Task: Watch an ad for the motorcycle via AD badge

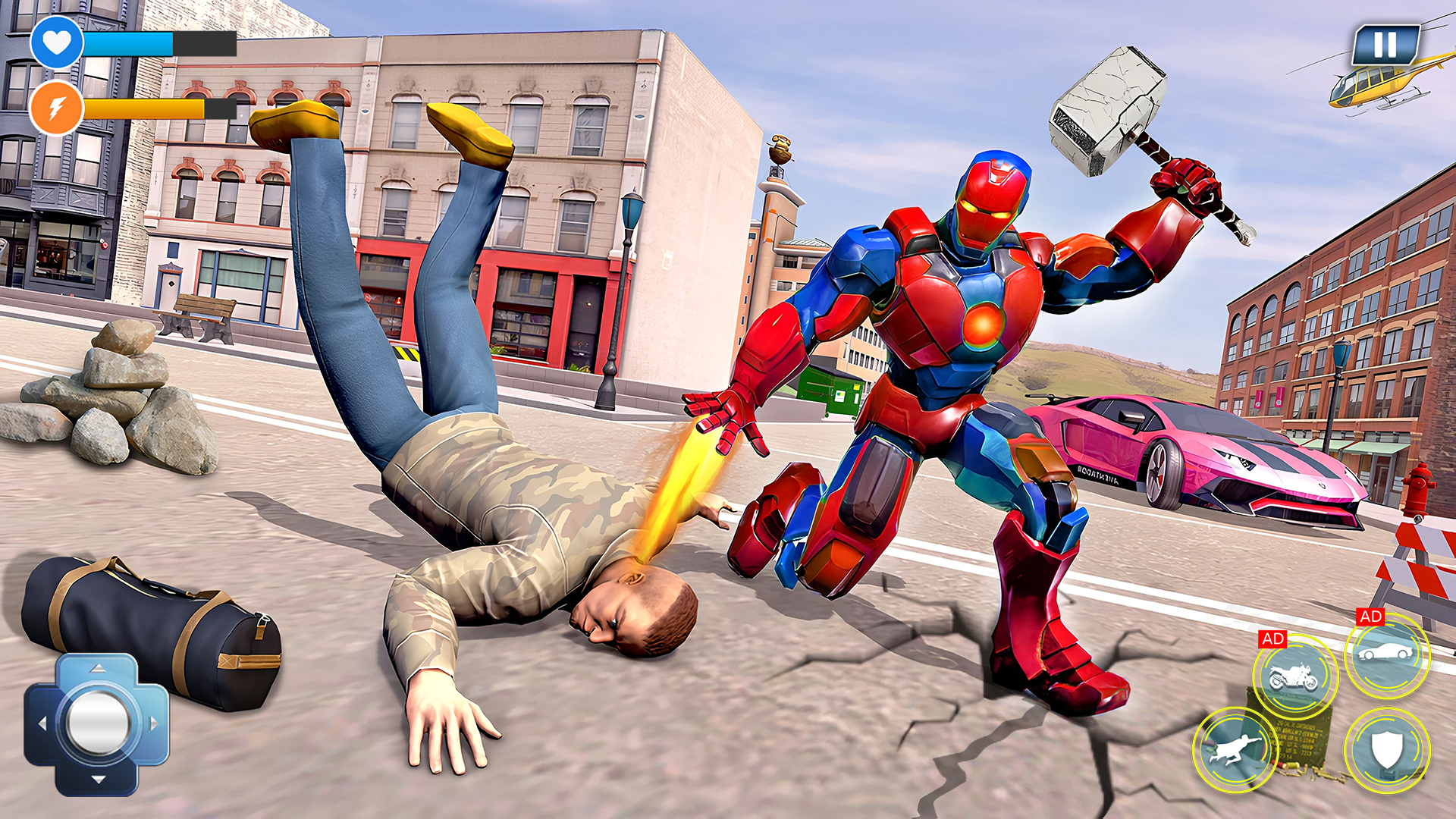Action: [x=1274, y=639]
